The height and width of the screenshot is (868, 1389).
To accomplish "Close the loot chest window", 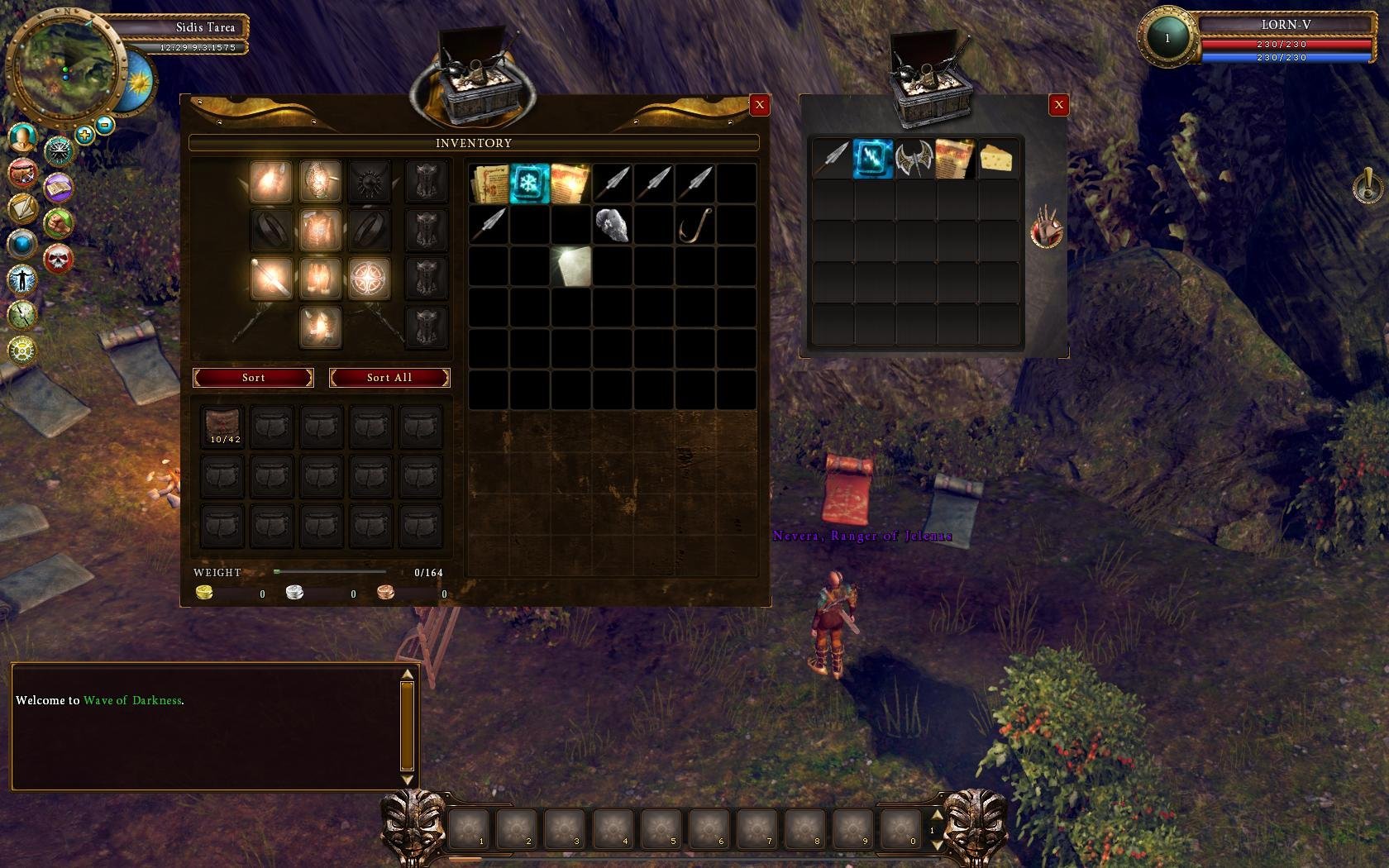I will pos(1058,105).
